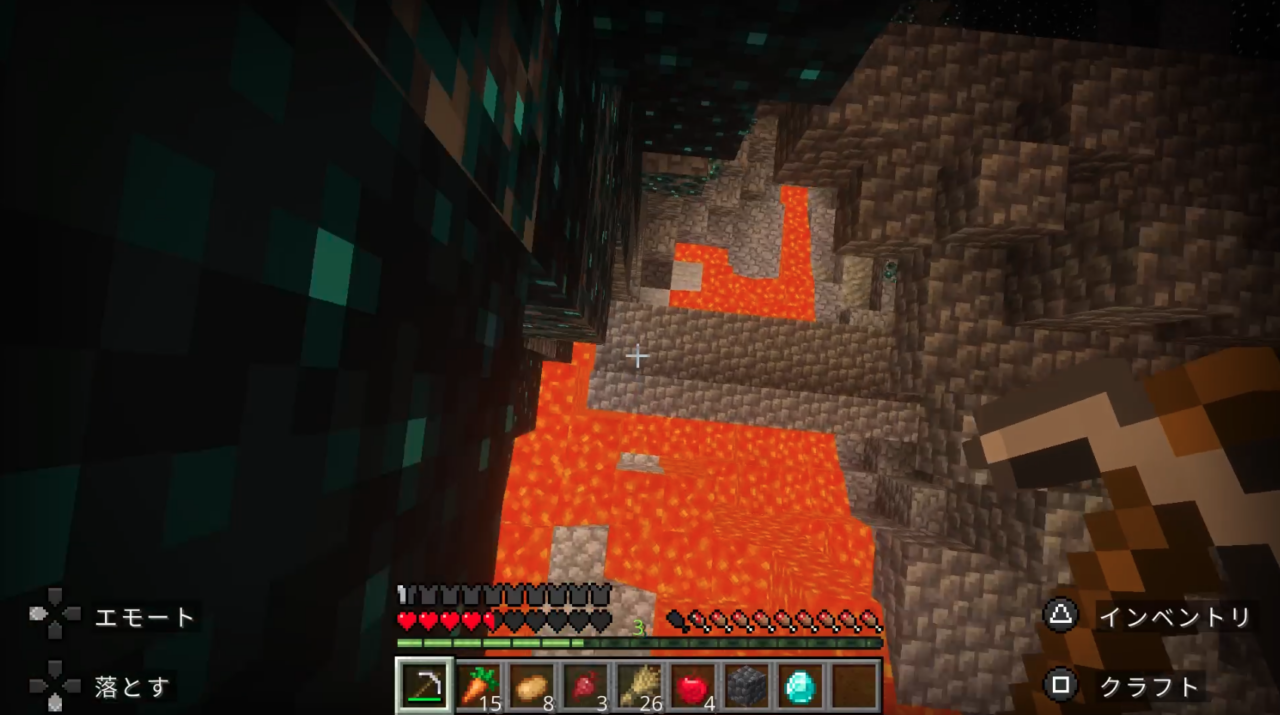Viewport: 1280px width, 715px height.
Task: Switch to the wheat stack slot
Action: [640, 686]
